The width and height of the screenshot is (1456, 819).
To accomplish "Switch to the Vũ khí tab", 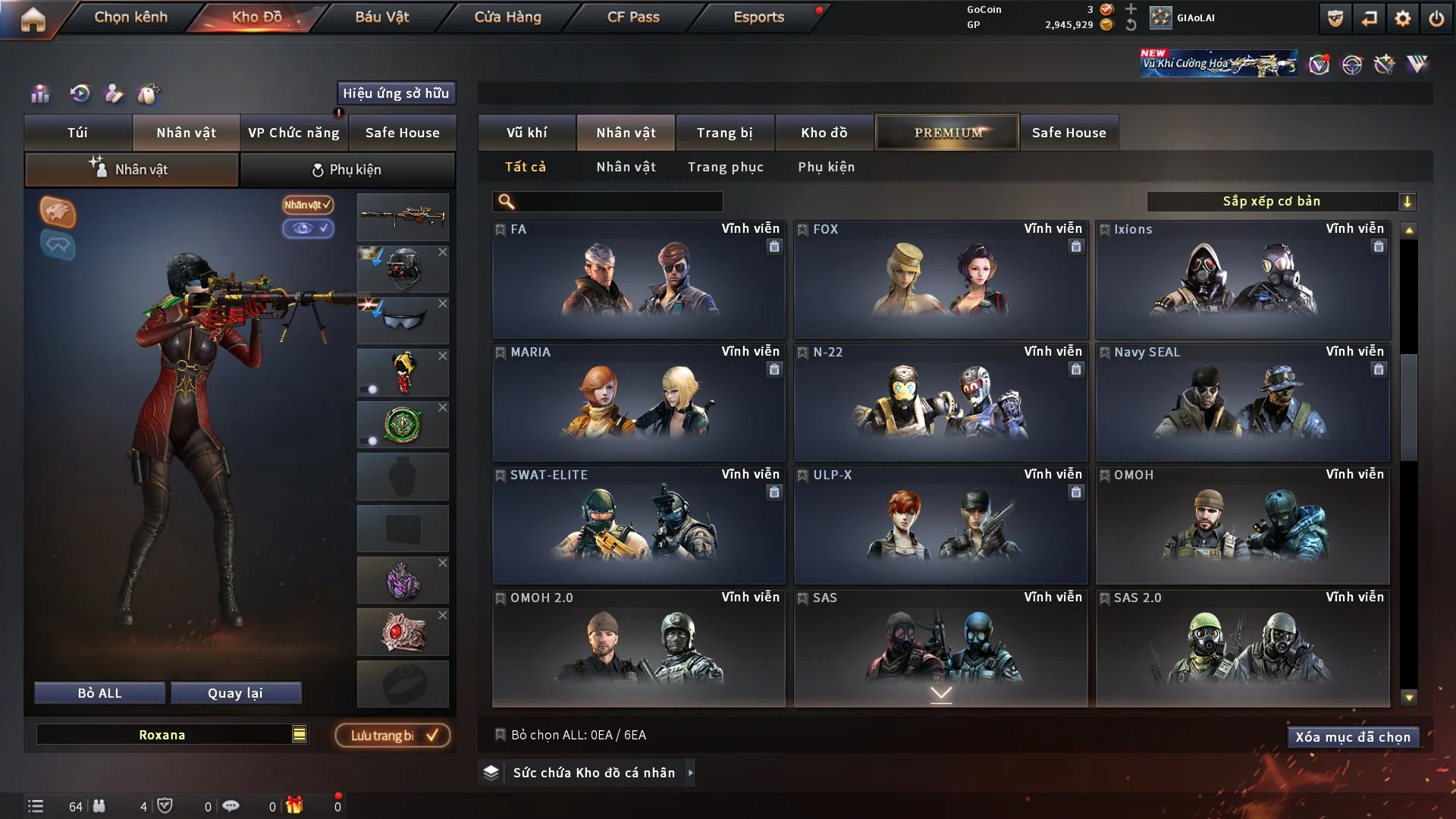I will 526,133.
